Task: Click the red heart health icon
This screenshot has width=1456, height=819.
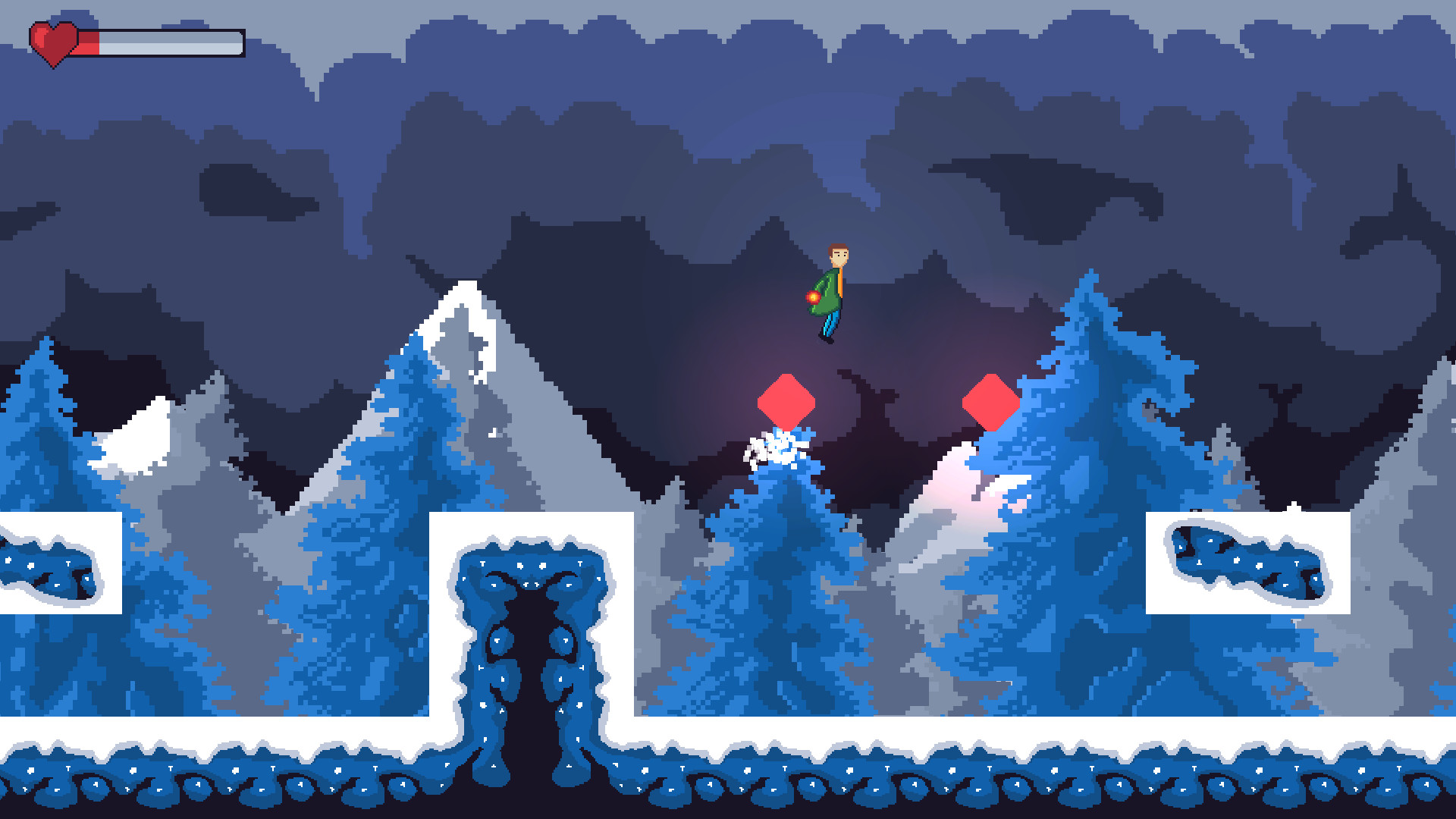Action: 55,42
